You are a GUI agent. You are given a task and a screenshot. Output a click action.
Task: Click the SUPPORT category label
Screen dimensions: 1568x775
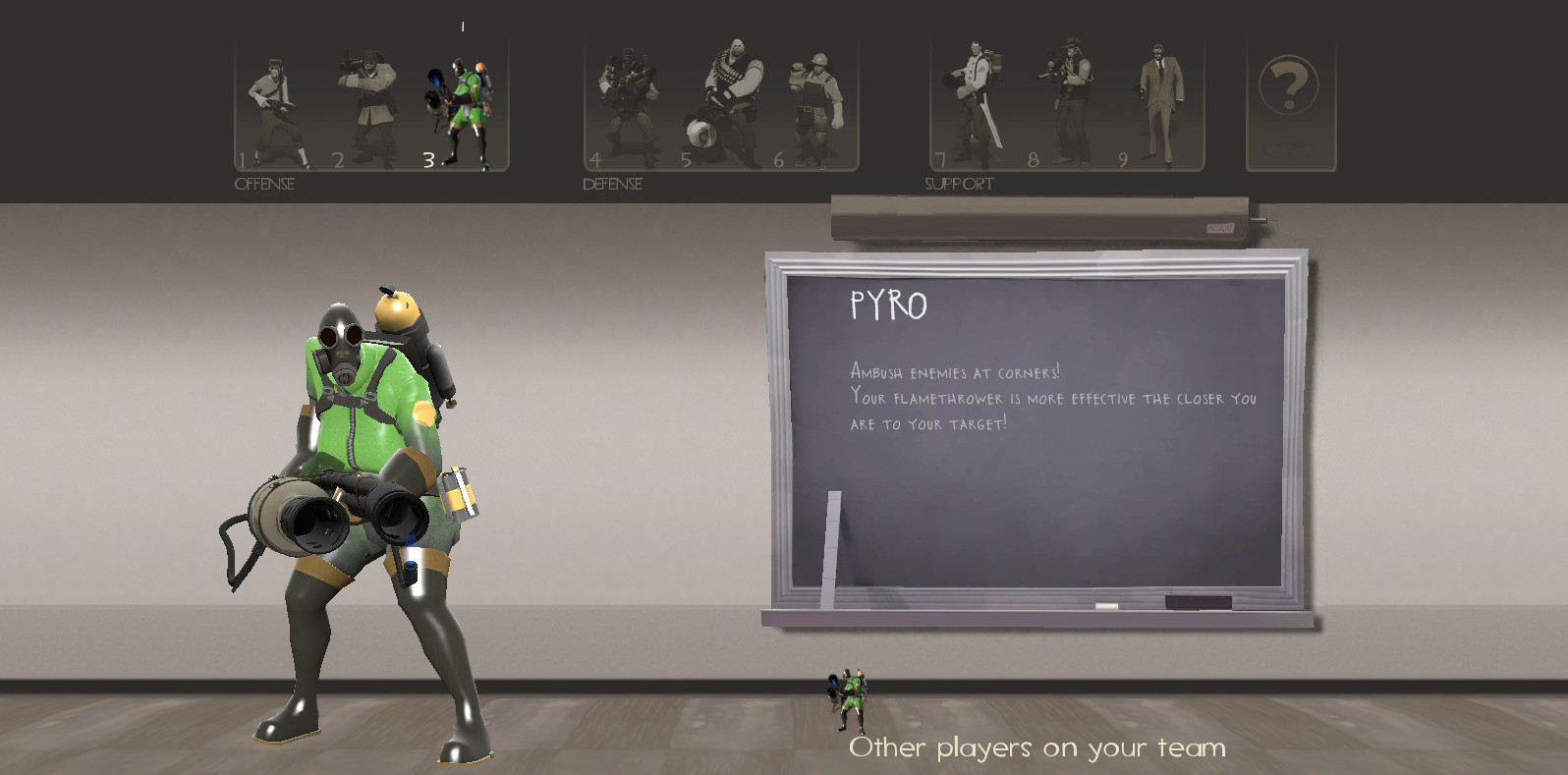[x=959, y=182]
